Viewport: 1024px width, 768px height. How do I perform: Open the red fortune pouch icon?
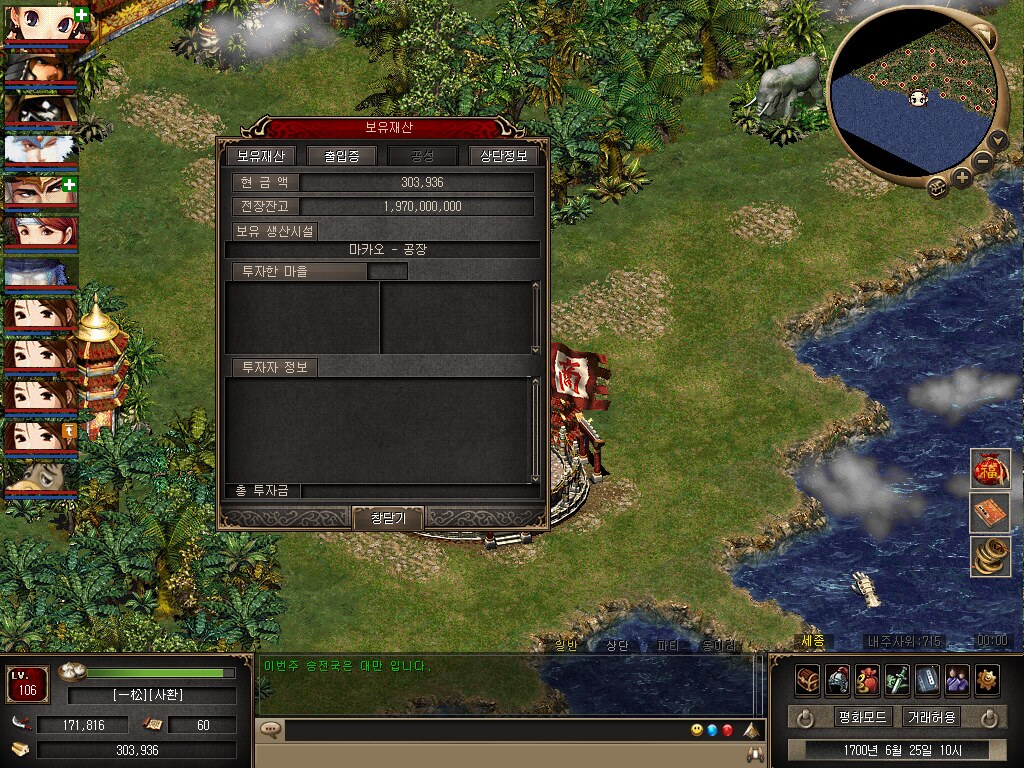tap(990, 469)
